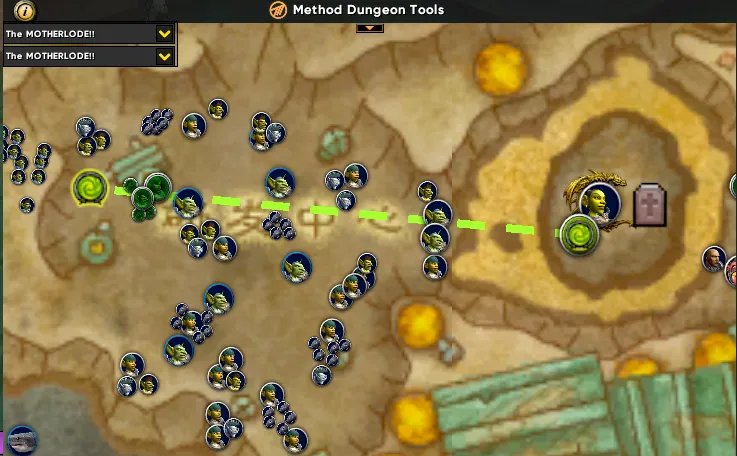The height and width of the screenshot is (456, 737).
Task: Select the shark enemy portrait on the map
Action: pos(22,439)
